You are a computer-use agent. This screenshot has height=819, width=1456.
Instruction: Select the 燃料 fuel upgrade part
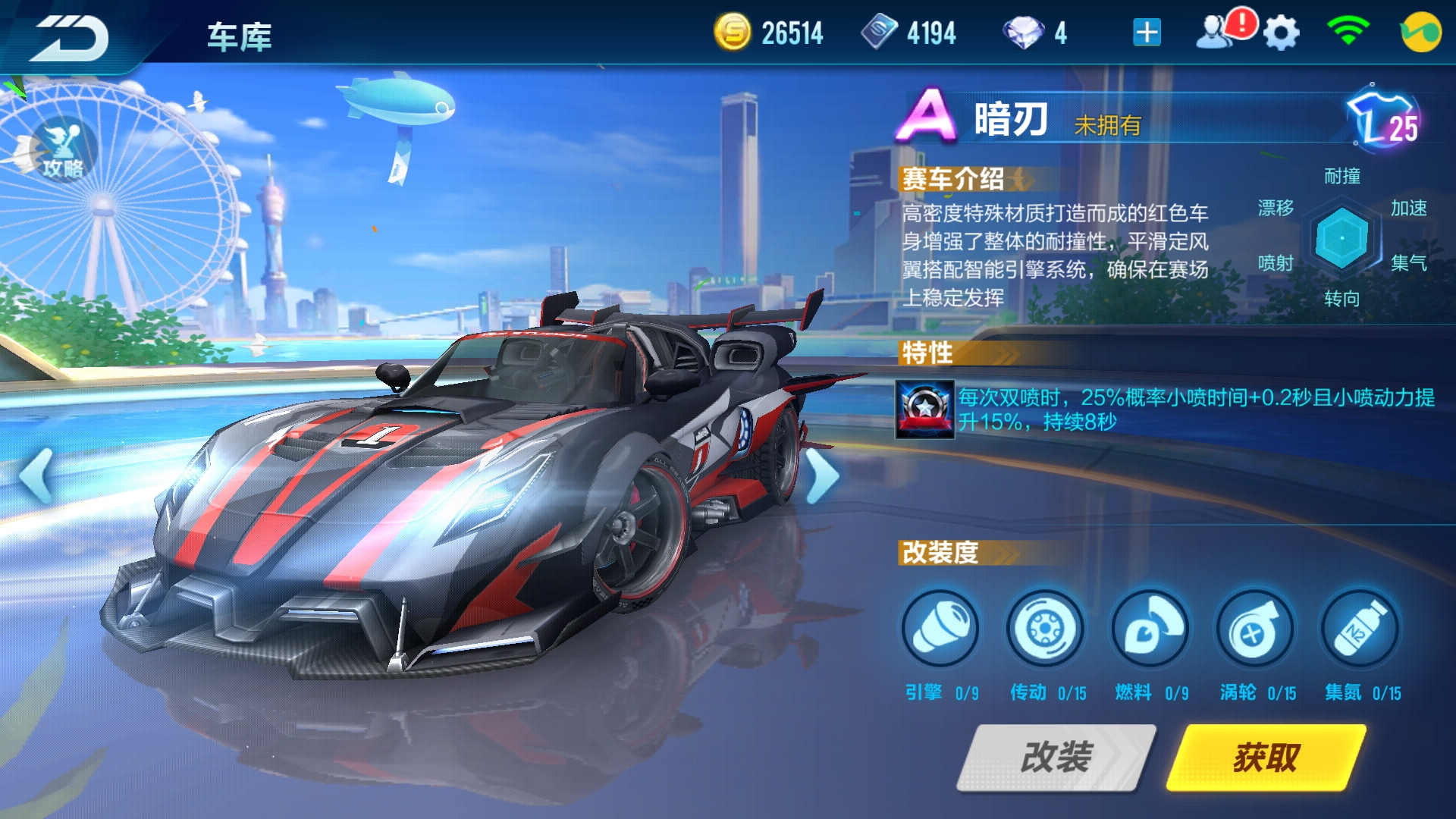tap(1150, 629)
